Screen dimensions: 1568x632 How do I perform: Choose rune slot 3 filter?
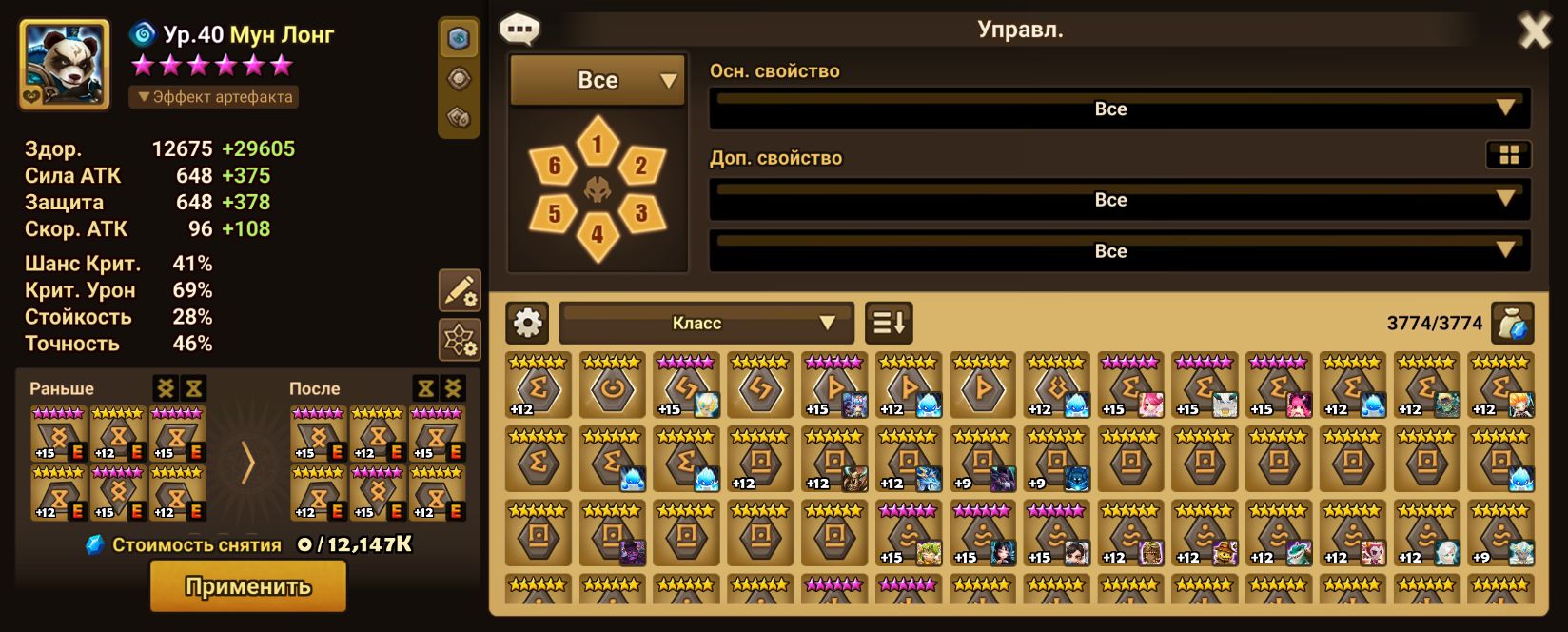click(640, 213)
